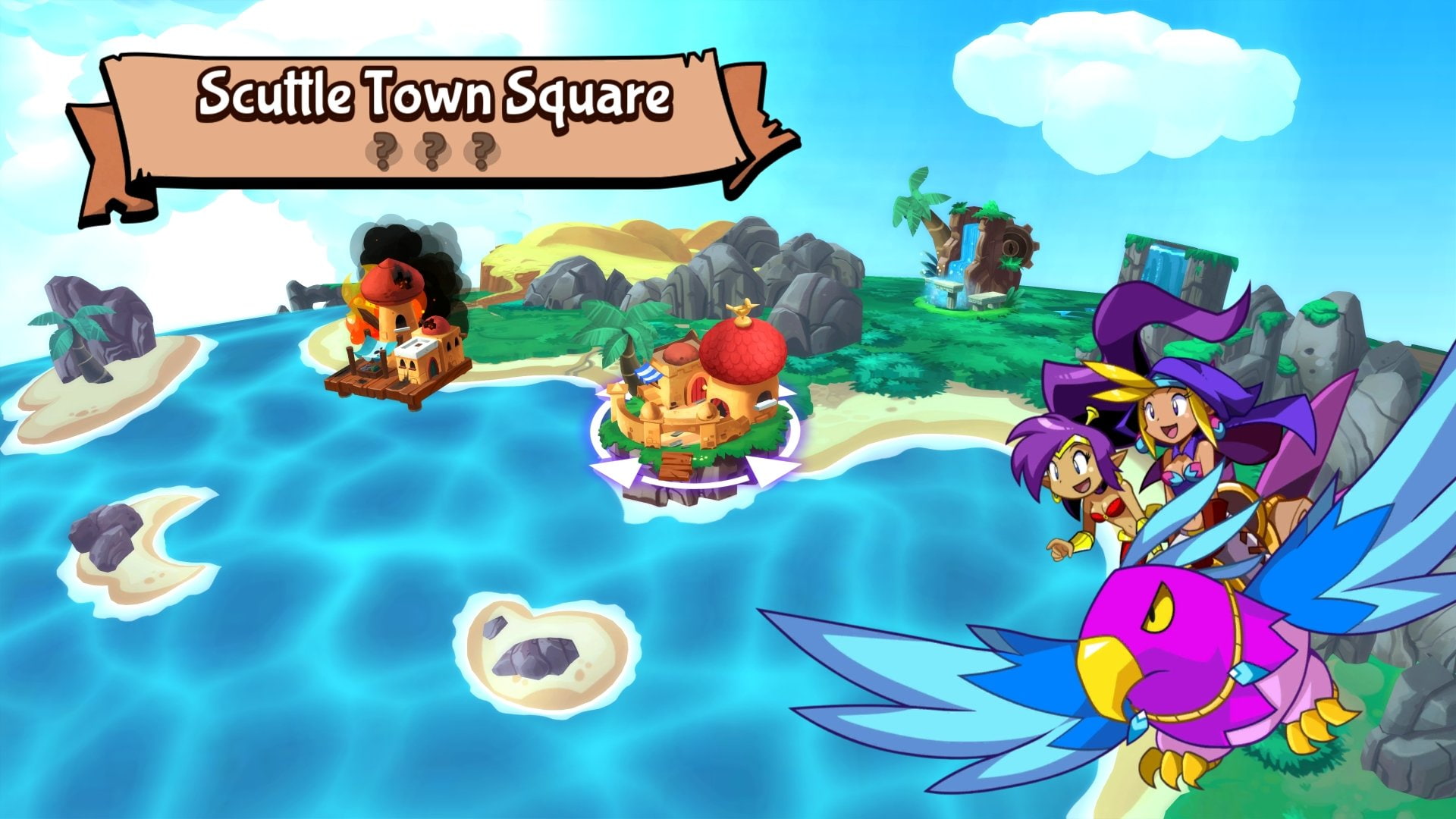Click the Scuttle Town Square banner title
The image size is (1456, 819).
pyautogui.click(x=436, y=93)
